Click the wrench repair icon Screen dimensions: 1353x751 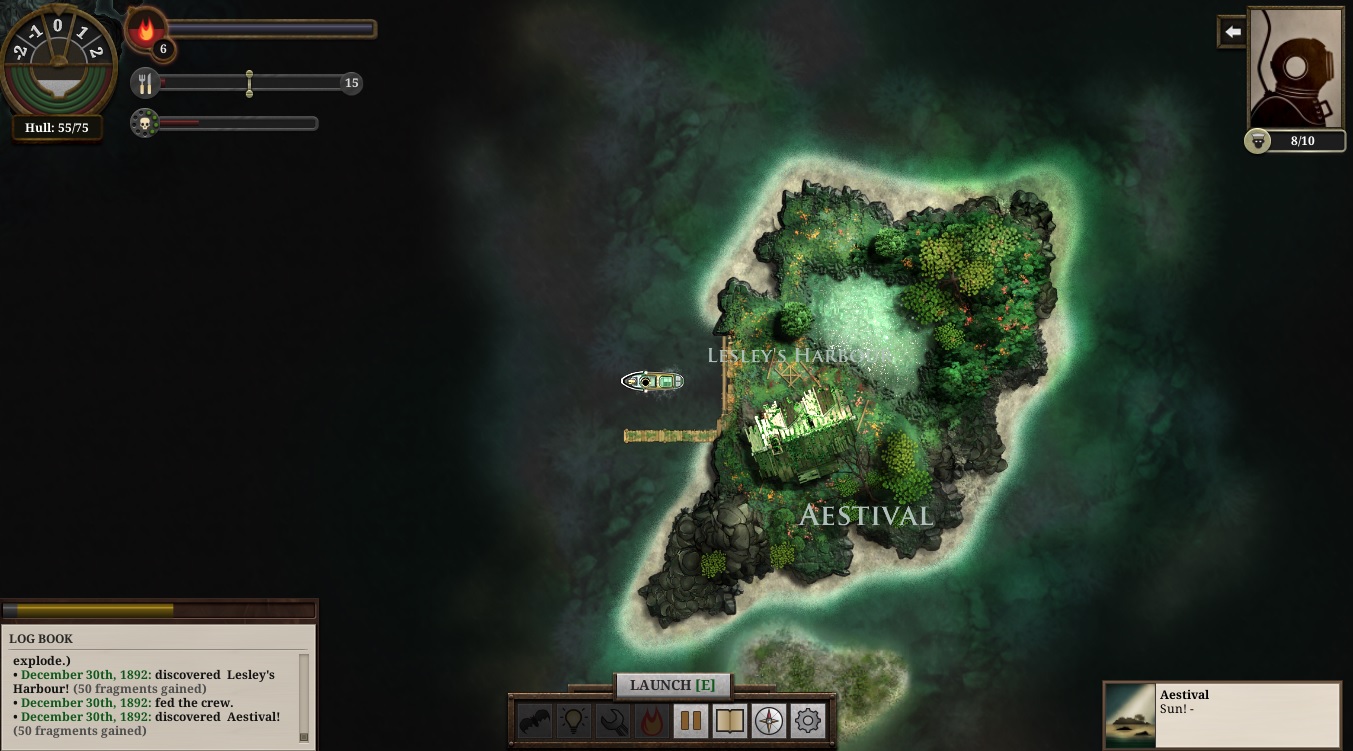[x=613, y=720]
